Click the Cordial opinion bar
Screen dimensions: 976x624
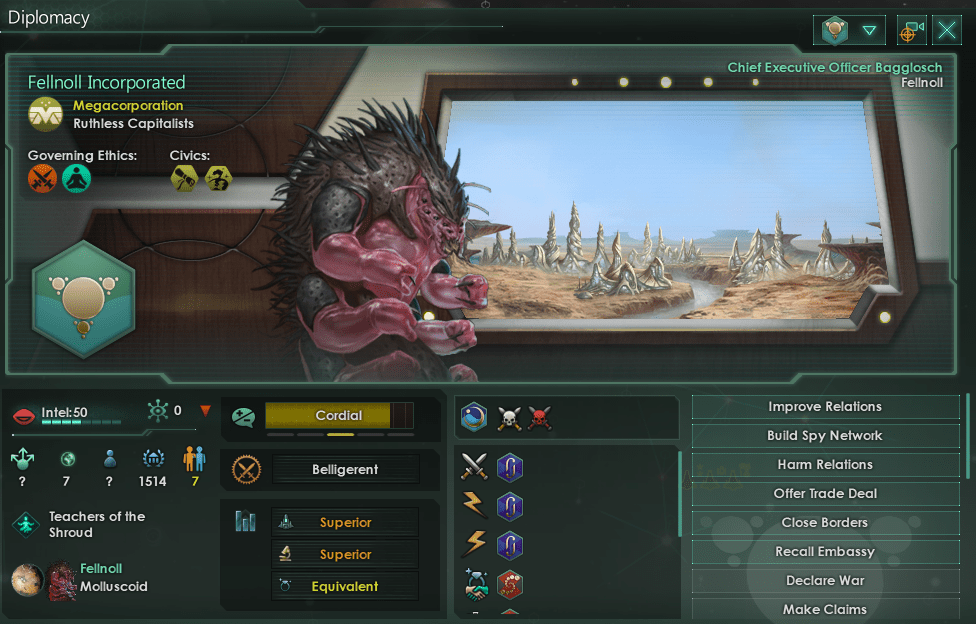pyautogui.click(x=339, y=416)
